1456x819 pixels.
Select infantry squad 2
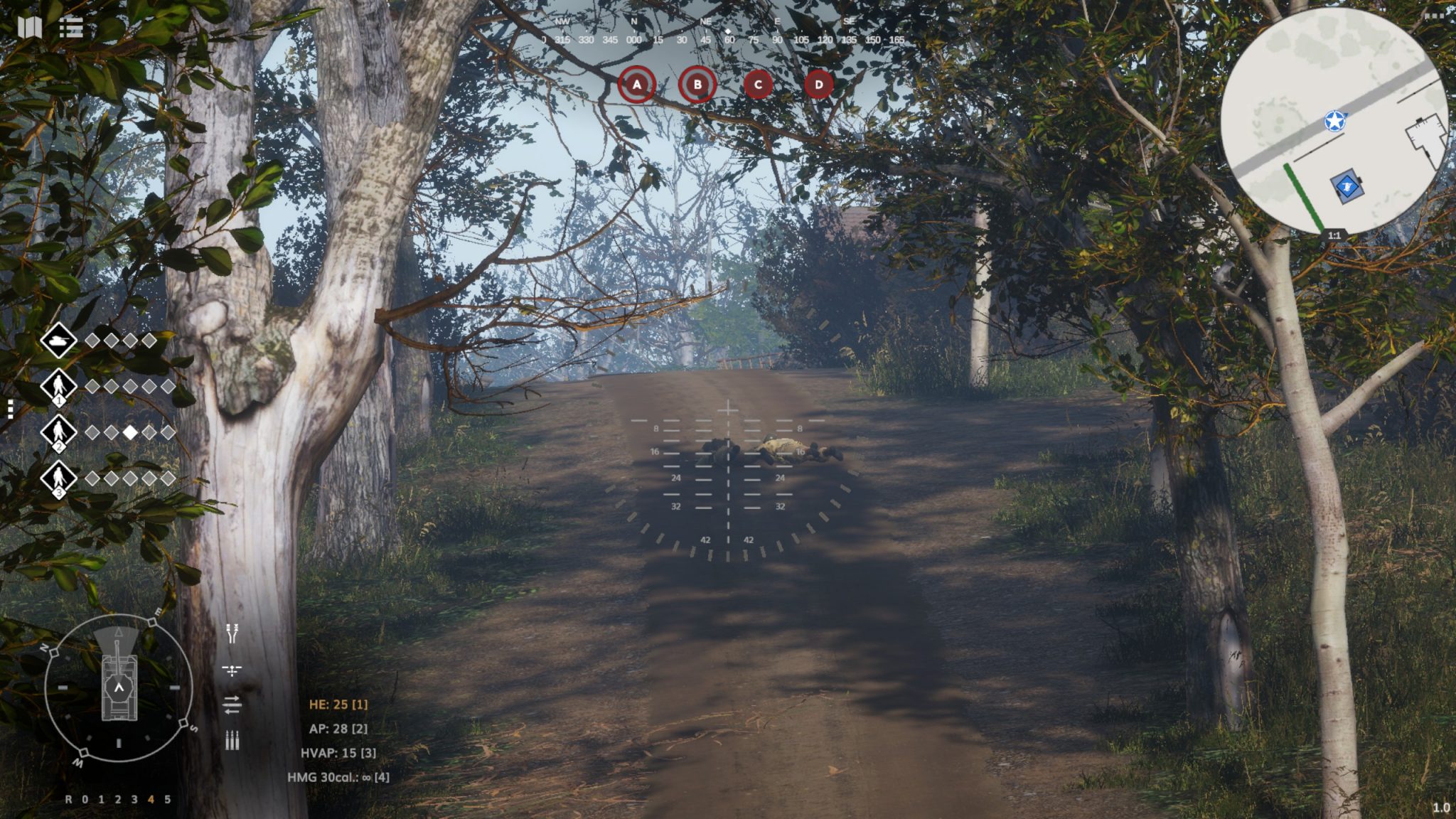[59, 432]
